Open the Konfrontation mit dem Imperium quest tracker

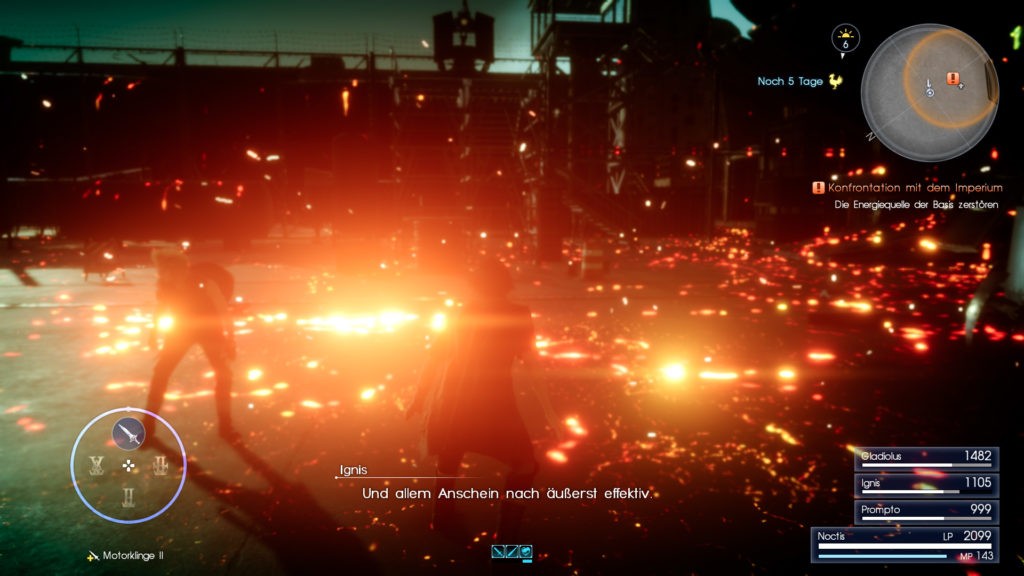click(x=907, y=187)
